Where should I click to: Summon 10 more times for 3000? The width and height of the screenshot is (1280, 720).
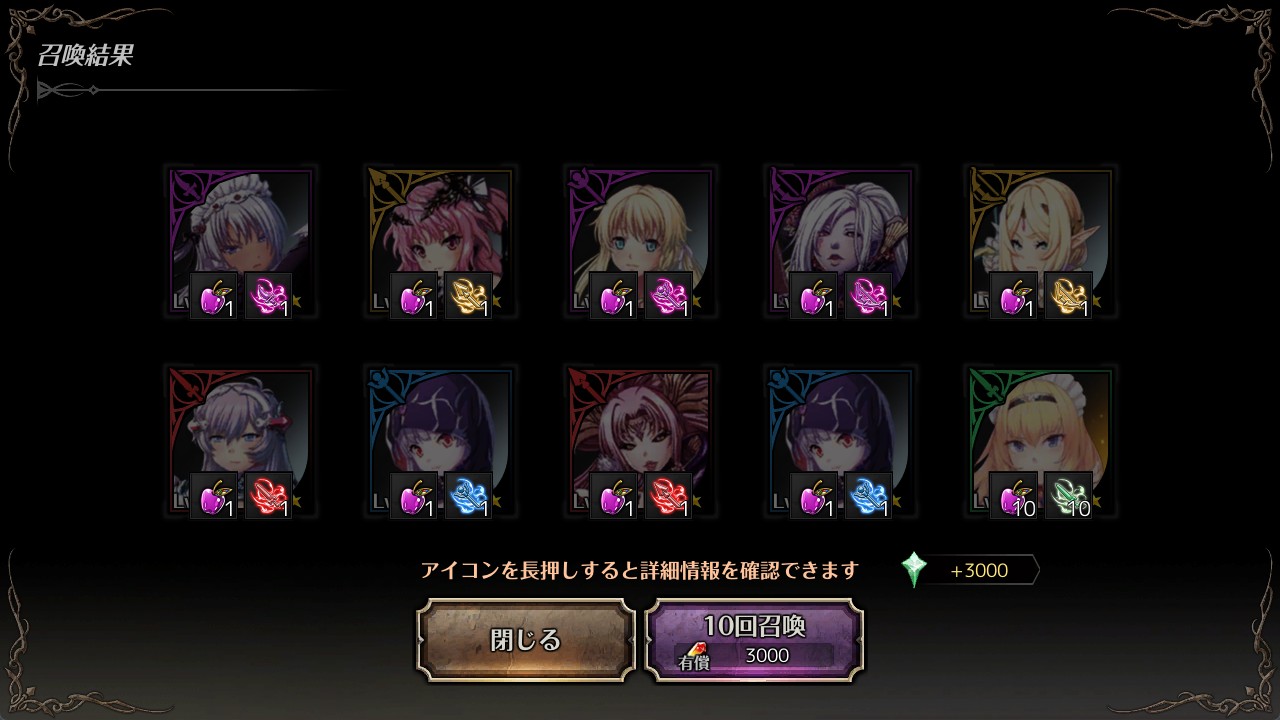click(x=754, y=640)
